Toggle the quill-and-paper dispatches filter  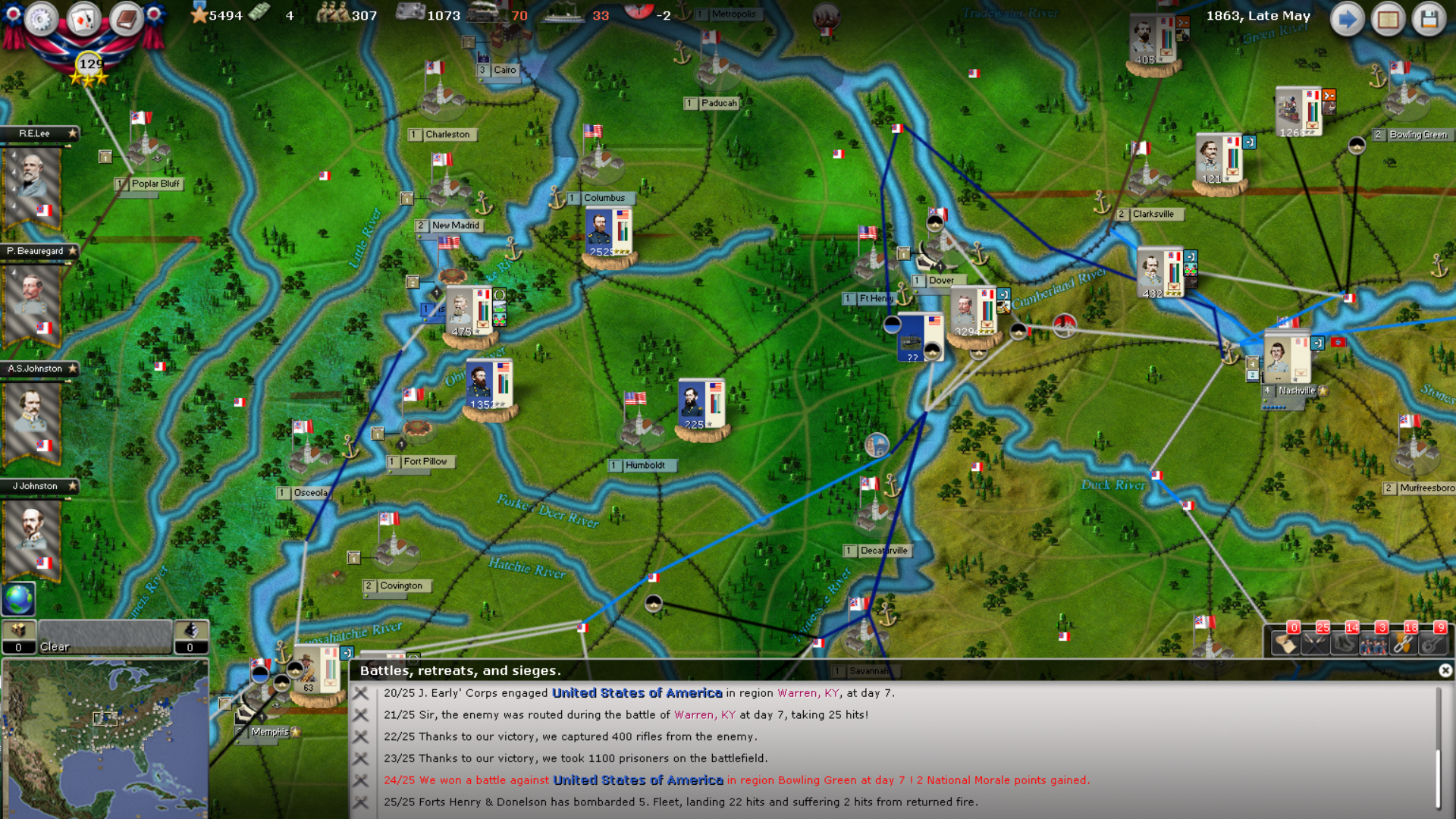[x=1287, y=645]
